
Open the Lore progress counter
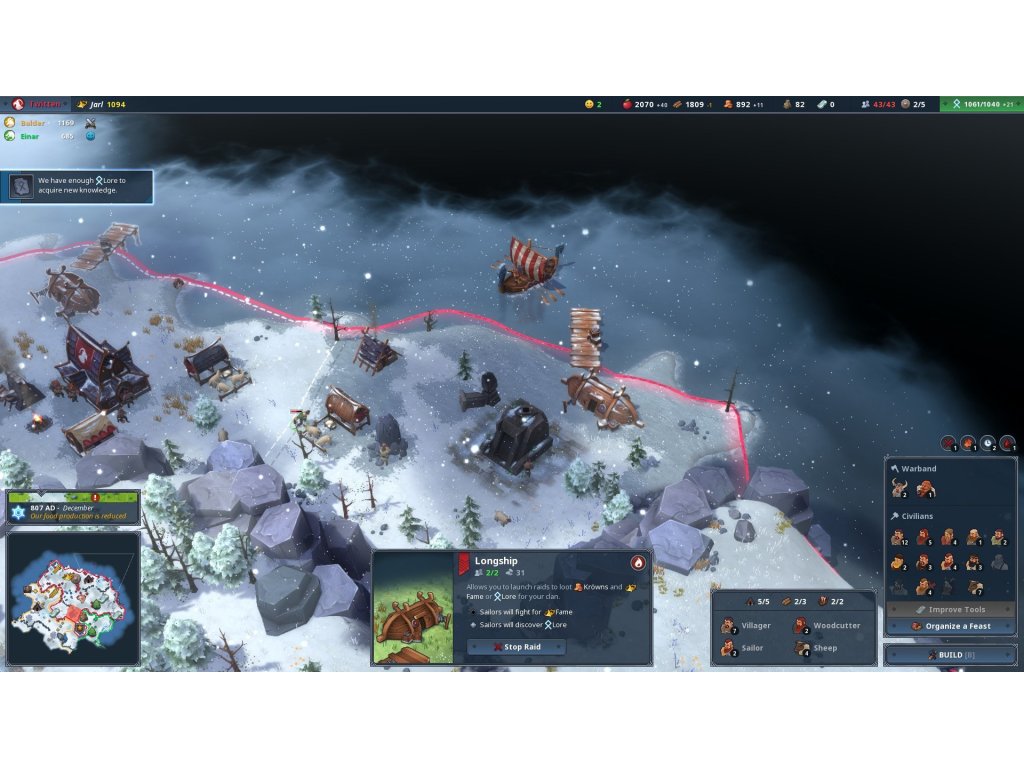[981, 104]
